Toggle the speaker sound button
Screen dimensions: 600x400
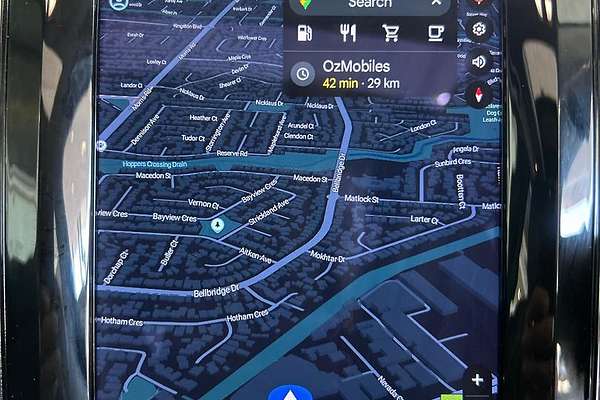pyautogui.click(x=479, y=61)
